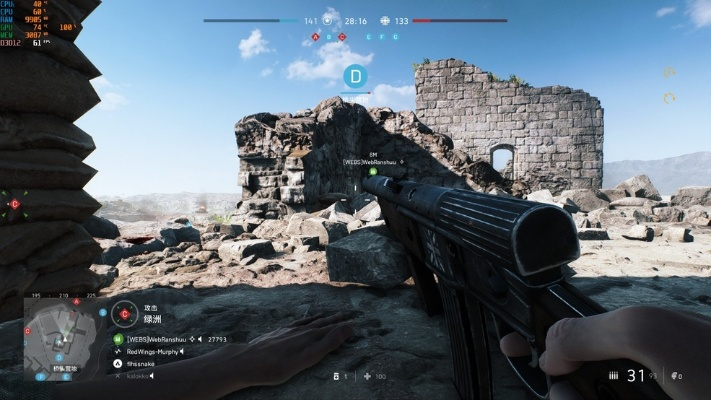Image resolution: width=711 pixels, height=400 pixels.
Task: Click the attack objective C order icon
Action: tap(124, 313)
